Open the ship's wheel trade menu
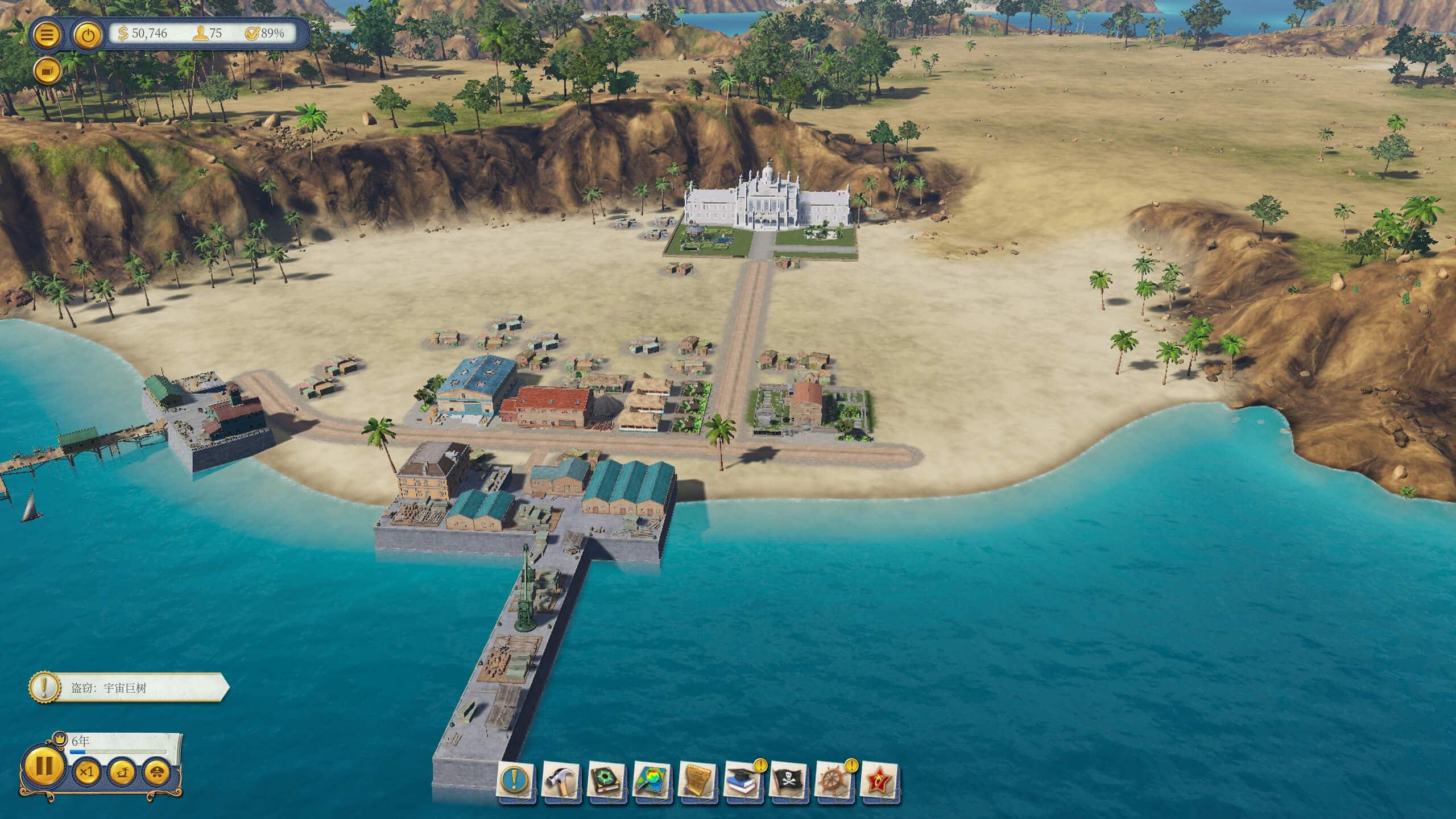Image resolution: width=1456 pixels, height=819 pixels. pyautogui.click(x=834, y=779)
